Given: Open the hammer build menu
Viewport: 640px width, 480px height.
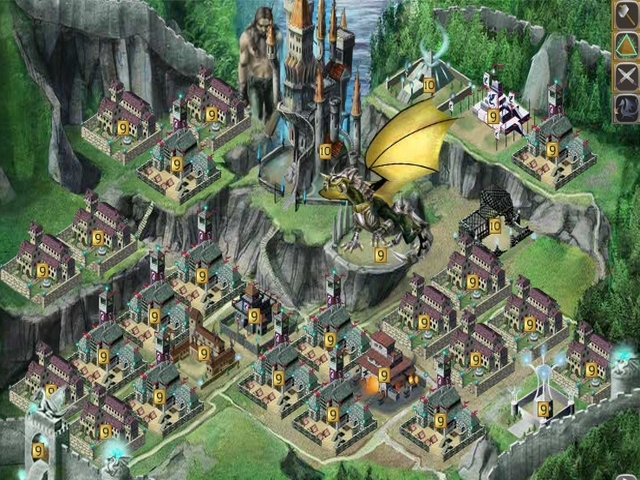Looking at the screenshot, I should pos(626,17).
